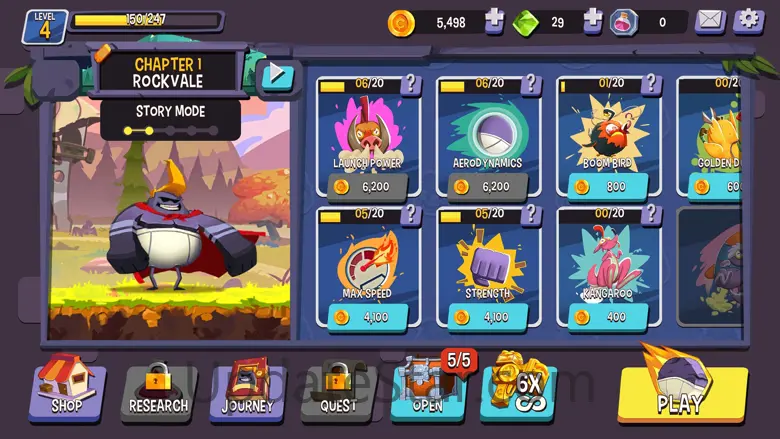Purchase the Boom Bird upgrade for 800
Viewport: 780px width, 439px height.
pos(608,186)
